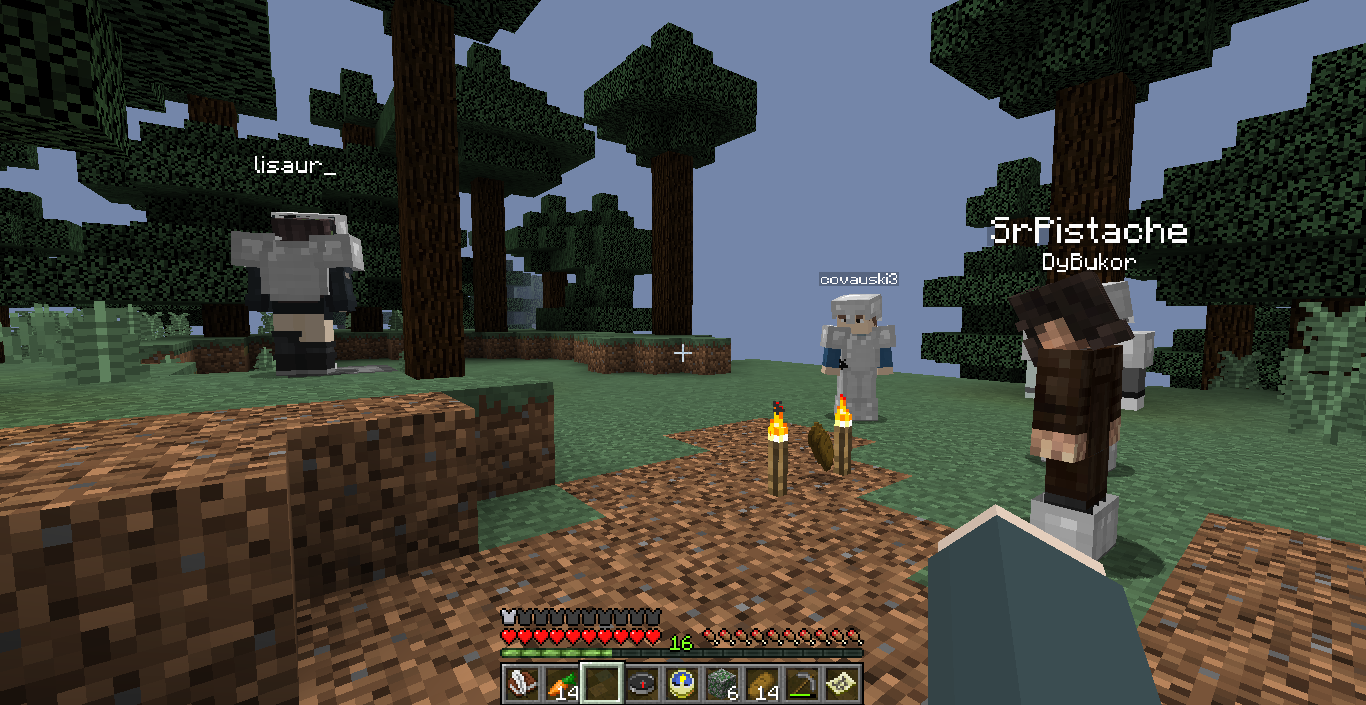Screen dimensions: 1366x705
Task: Select the clock hotbar slot
Action: (682, 684)
